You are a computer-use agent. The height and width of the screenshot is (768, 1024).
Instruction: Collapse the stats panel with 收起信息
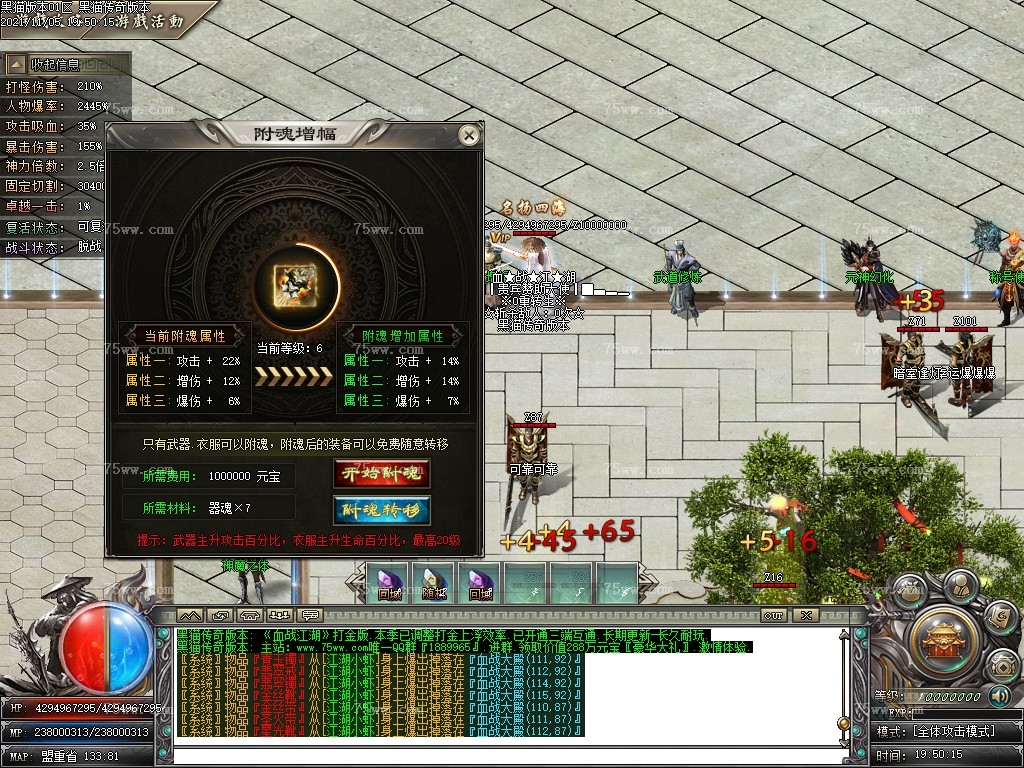[x=68, y=64]
